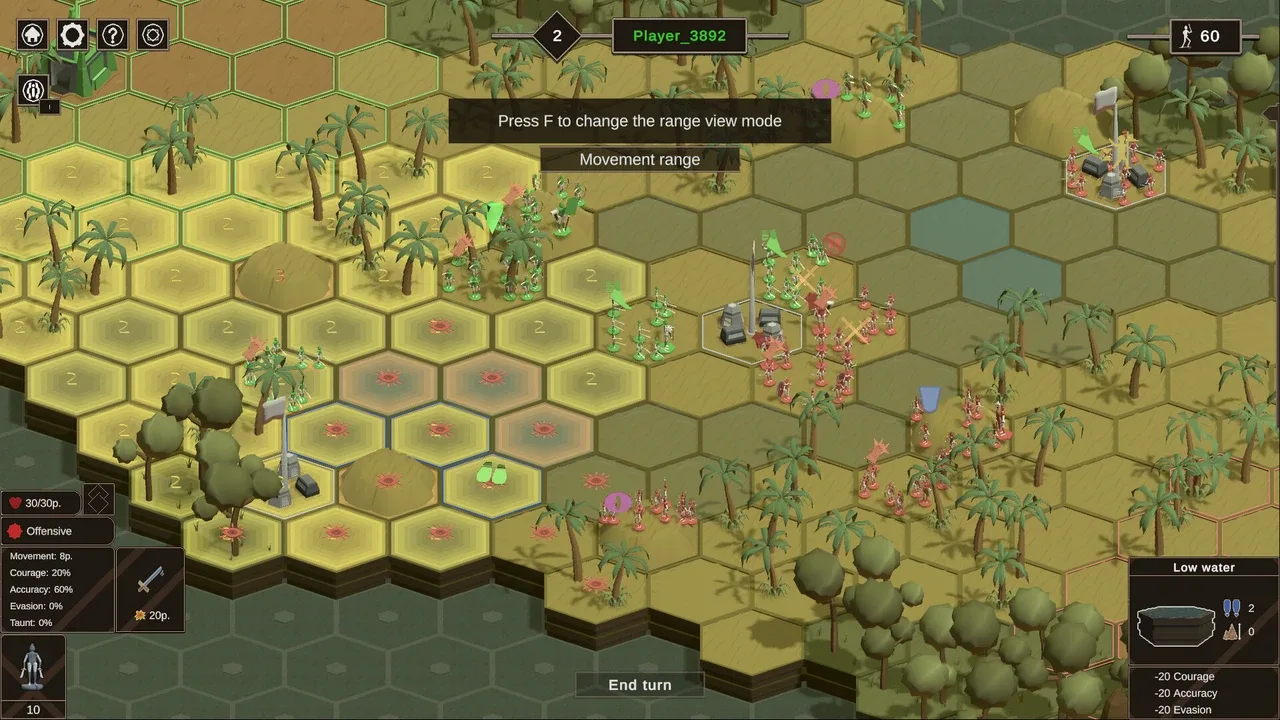Open the home menu icon
This screenshot has height=720, width=1280.
33,35
